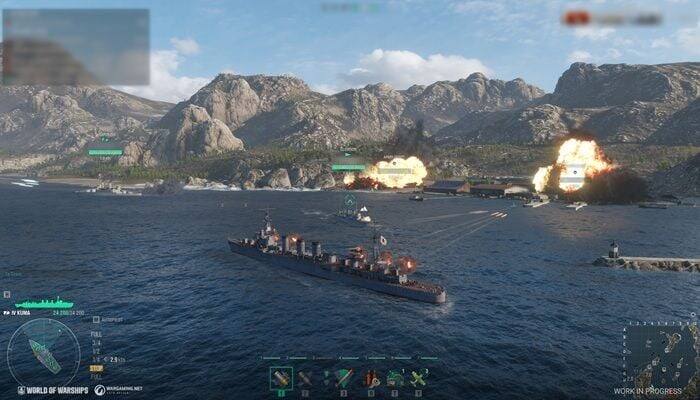Screen dimensions: 700x400
Task: Set engine telegraph to STOP
Action: click(97, 367)
